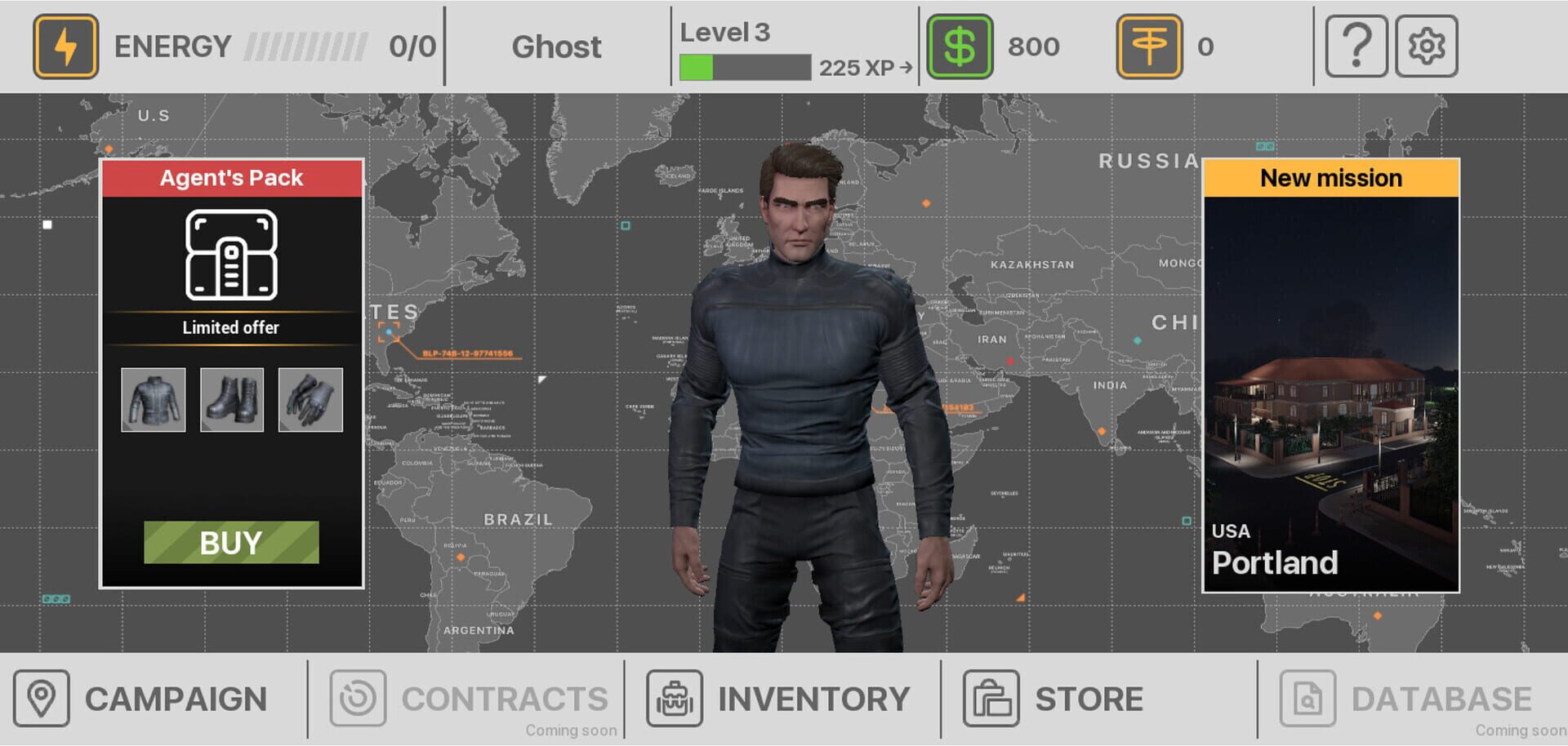Click the agent name Ghost

[557, 47]
